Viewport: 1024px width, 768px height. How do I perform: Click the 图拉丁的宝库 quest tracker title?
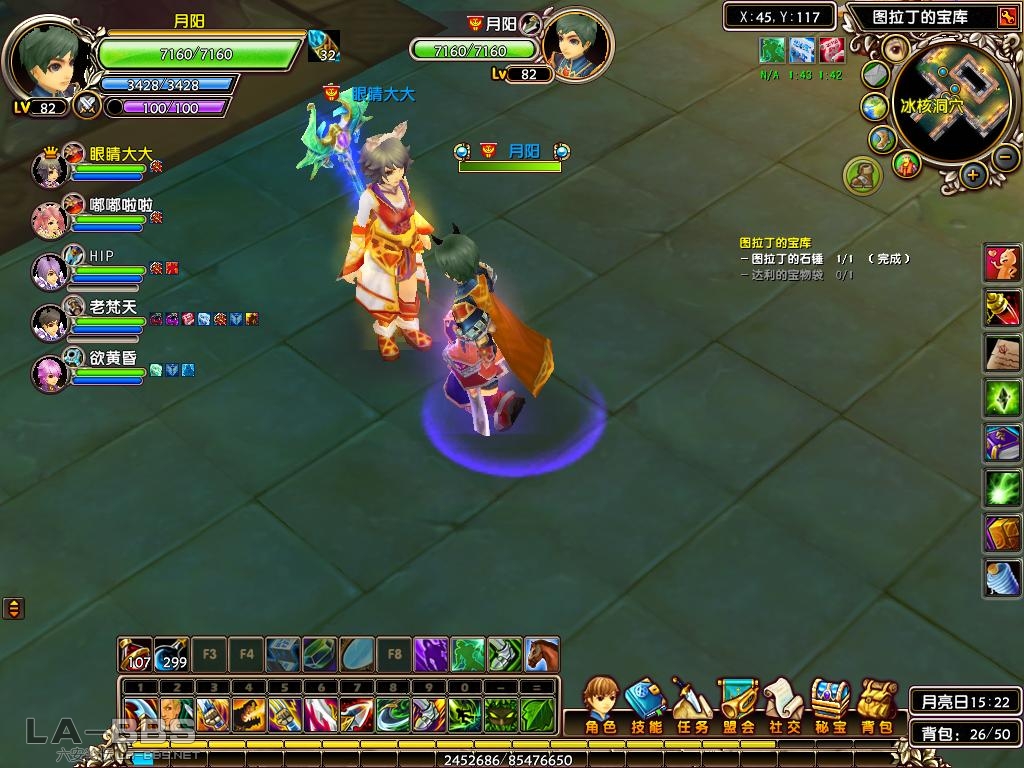tap(775, 243)
